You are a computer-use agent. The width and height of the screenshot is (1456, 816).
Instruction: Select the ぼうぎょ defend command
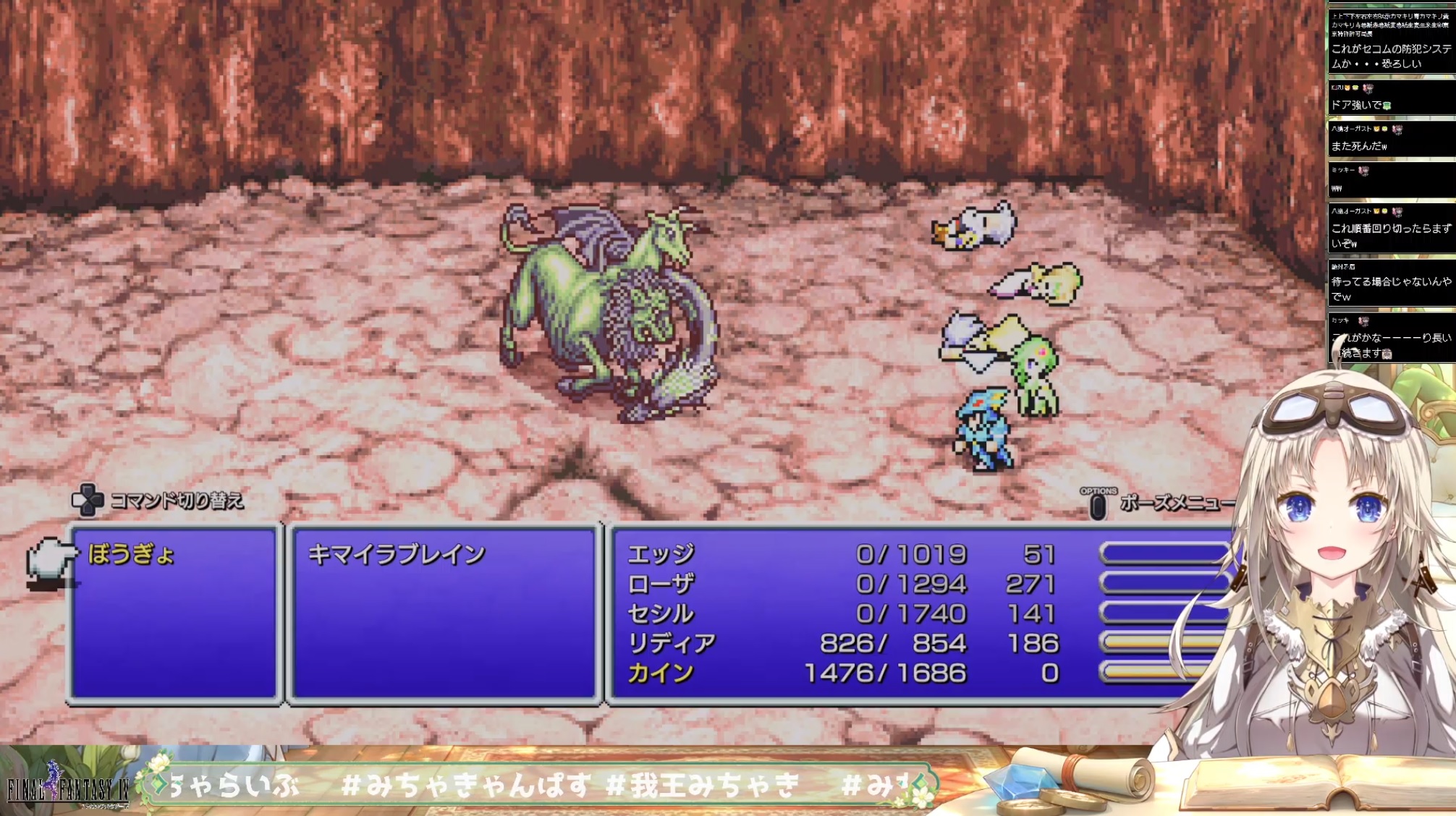tap(131, 555)
